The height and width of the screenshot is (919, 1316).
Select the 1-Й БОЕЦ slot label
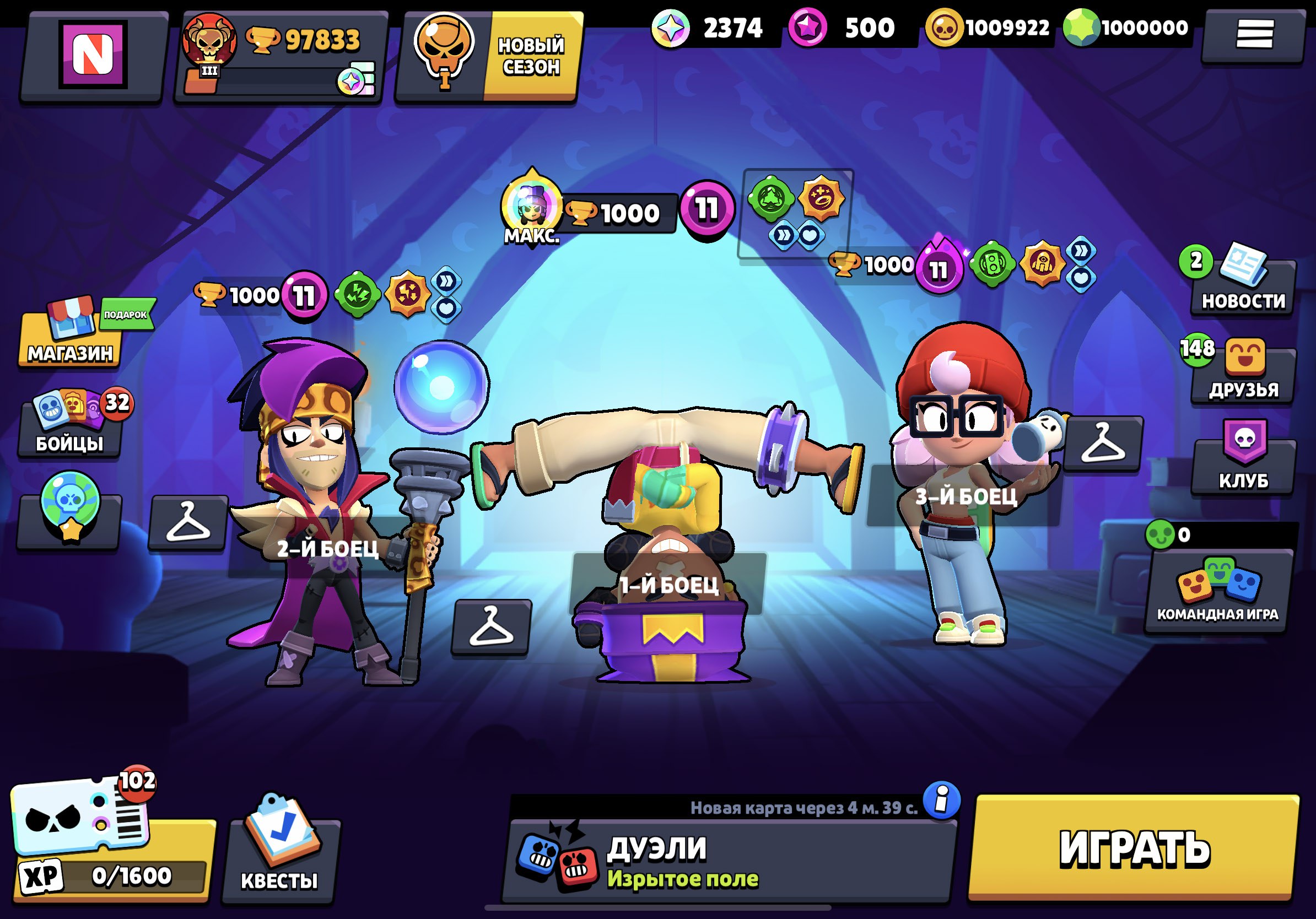click(x=668, y=585)
